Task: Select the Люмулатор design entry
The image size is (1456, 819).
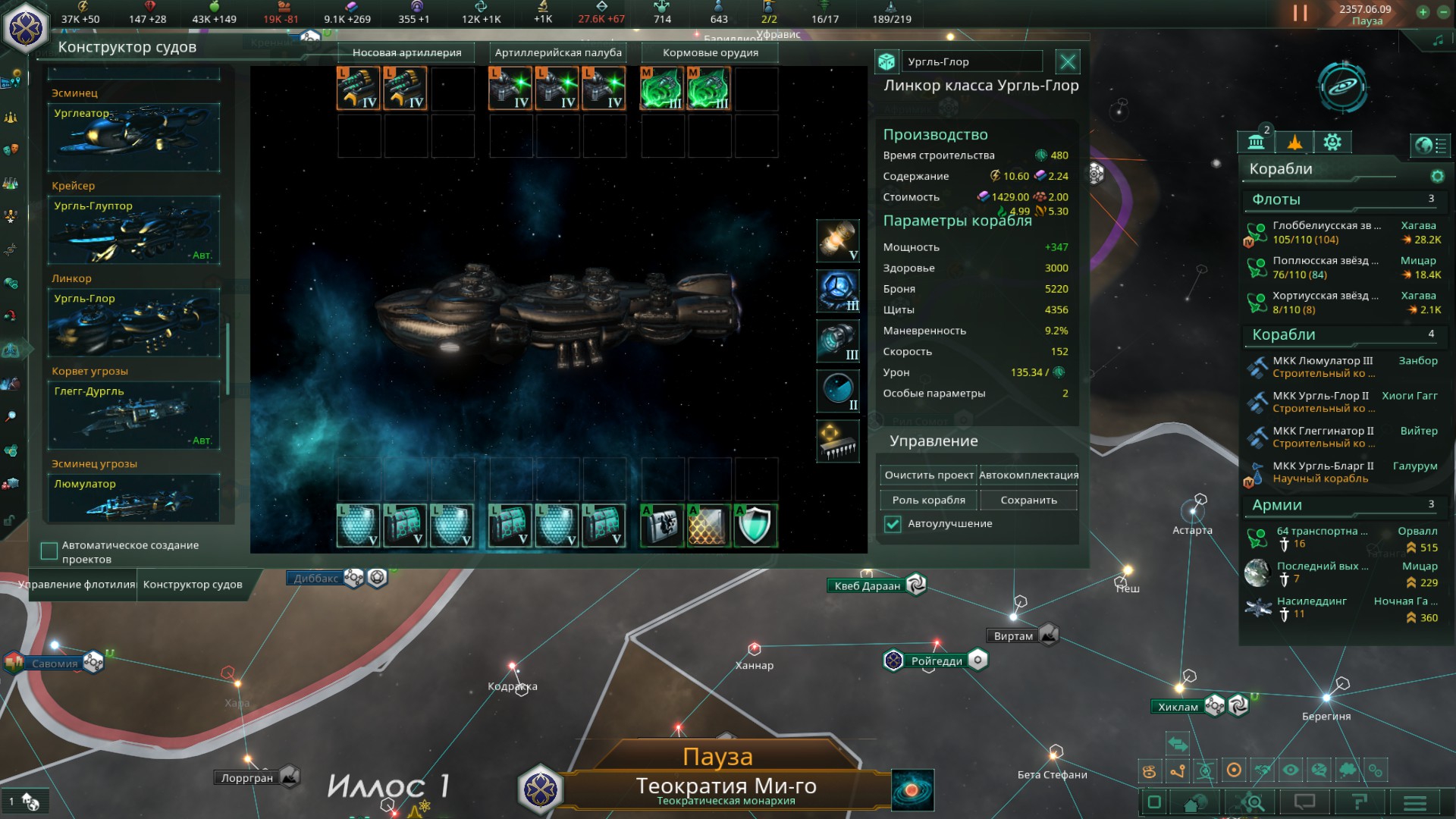Action: [x=134, y=497]
